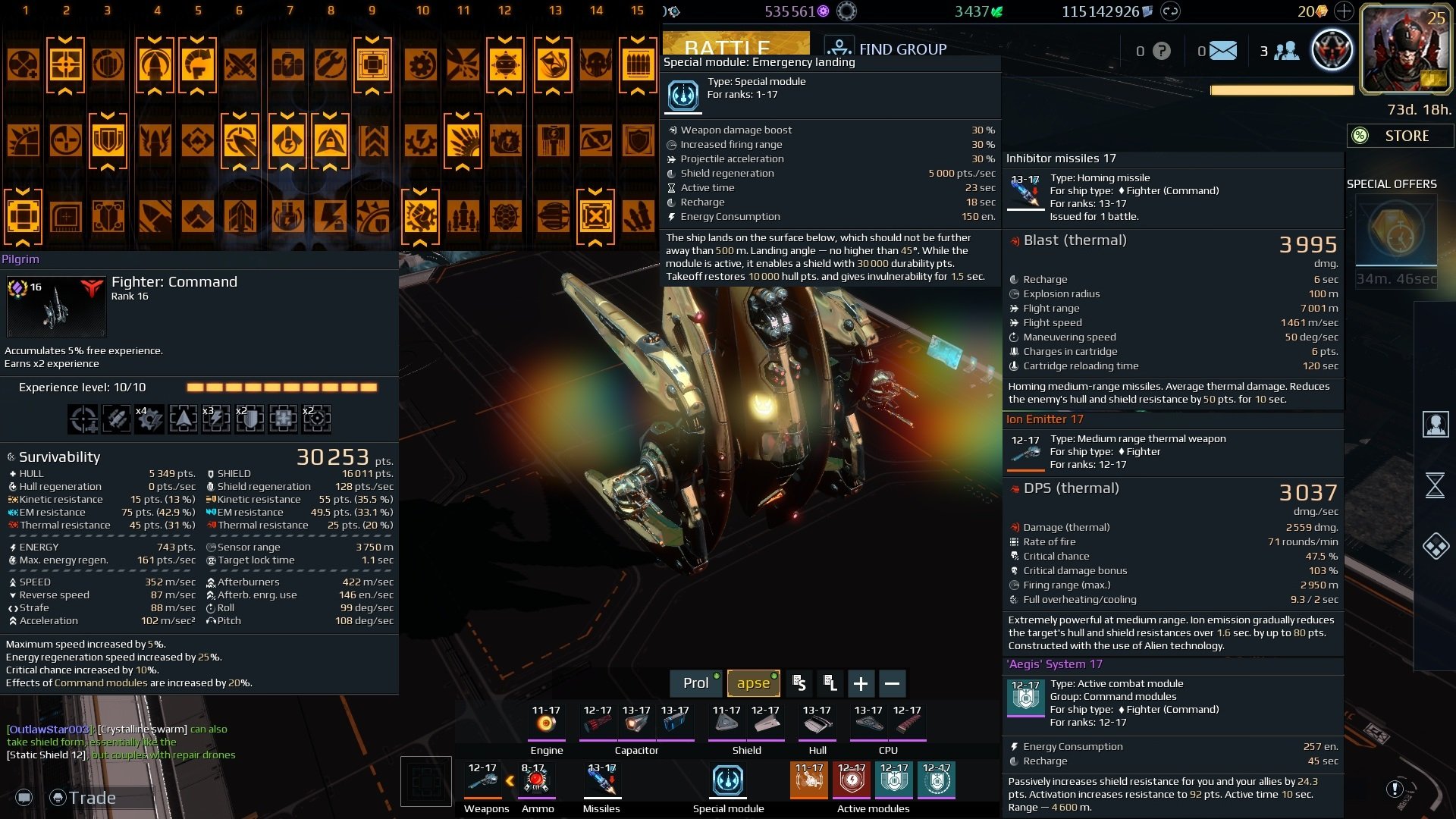Remove preset with the minus button
The image size is (1456, 819).
(893, 683)
